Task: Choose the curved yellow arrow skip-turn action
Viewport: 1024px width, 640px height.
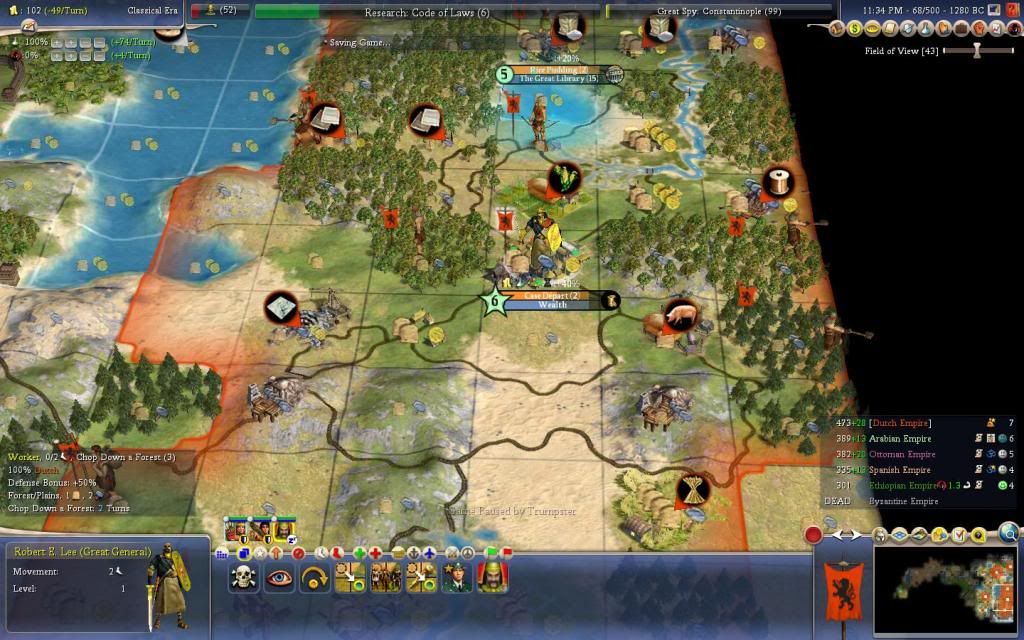Action: [x=314, y=578]
